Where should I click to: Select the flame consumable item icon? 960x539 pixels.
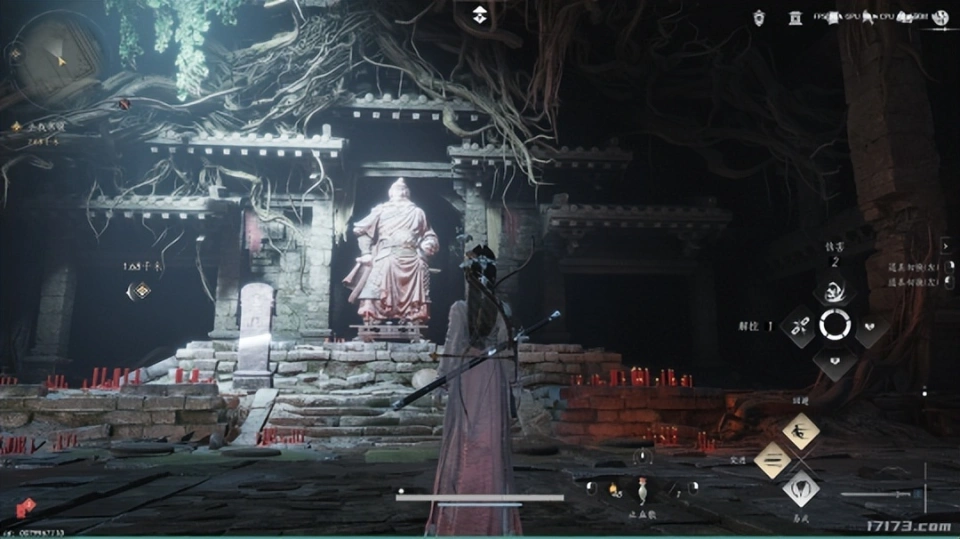pos(614,489)
